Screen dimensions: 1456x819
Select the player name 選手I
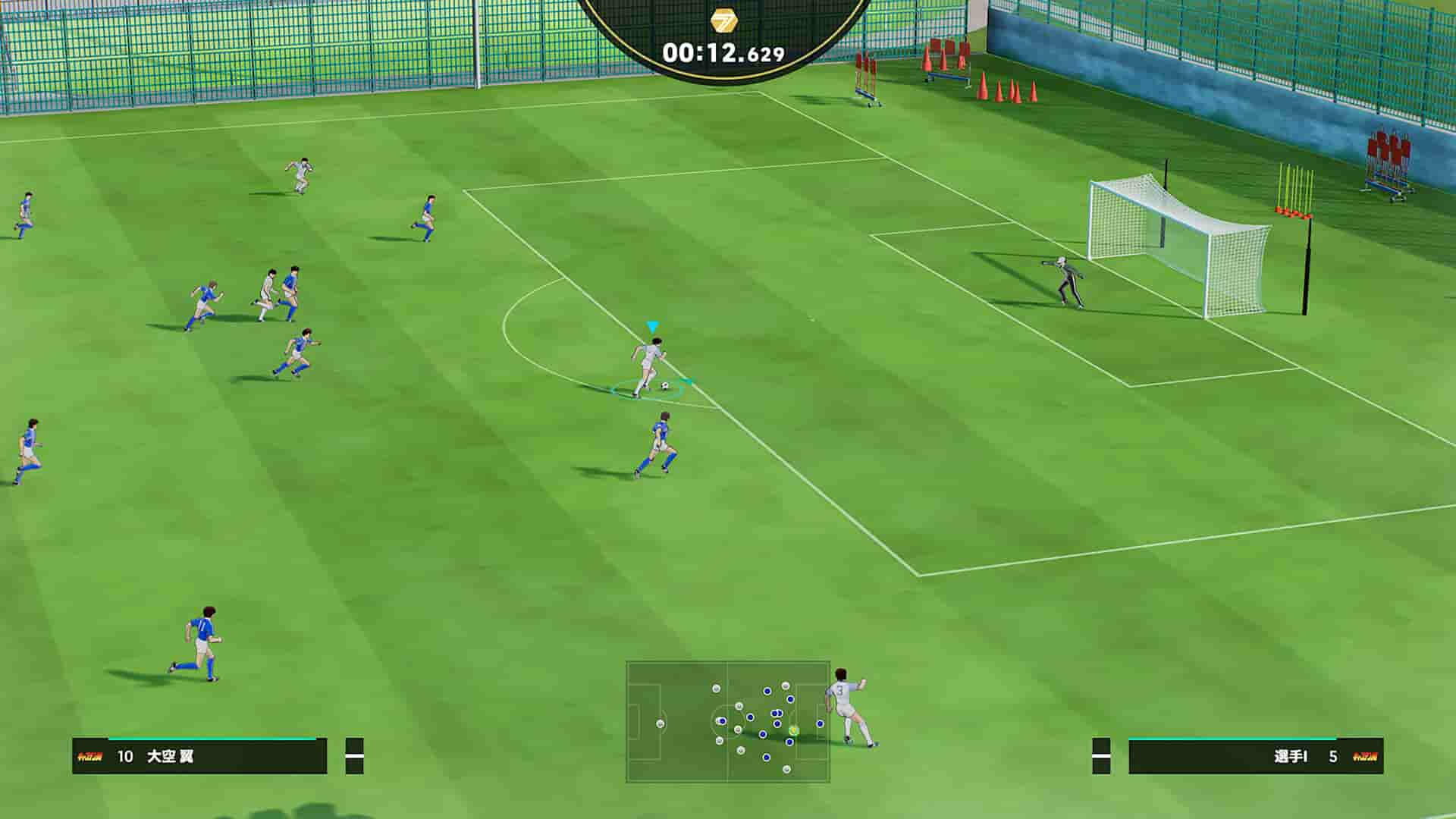tap(1289, 756)
